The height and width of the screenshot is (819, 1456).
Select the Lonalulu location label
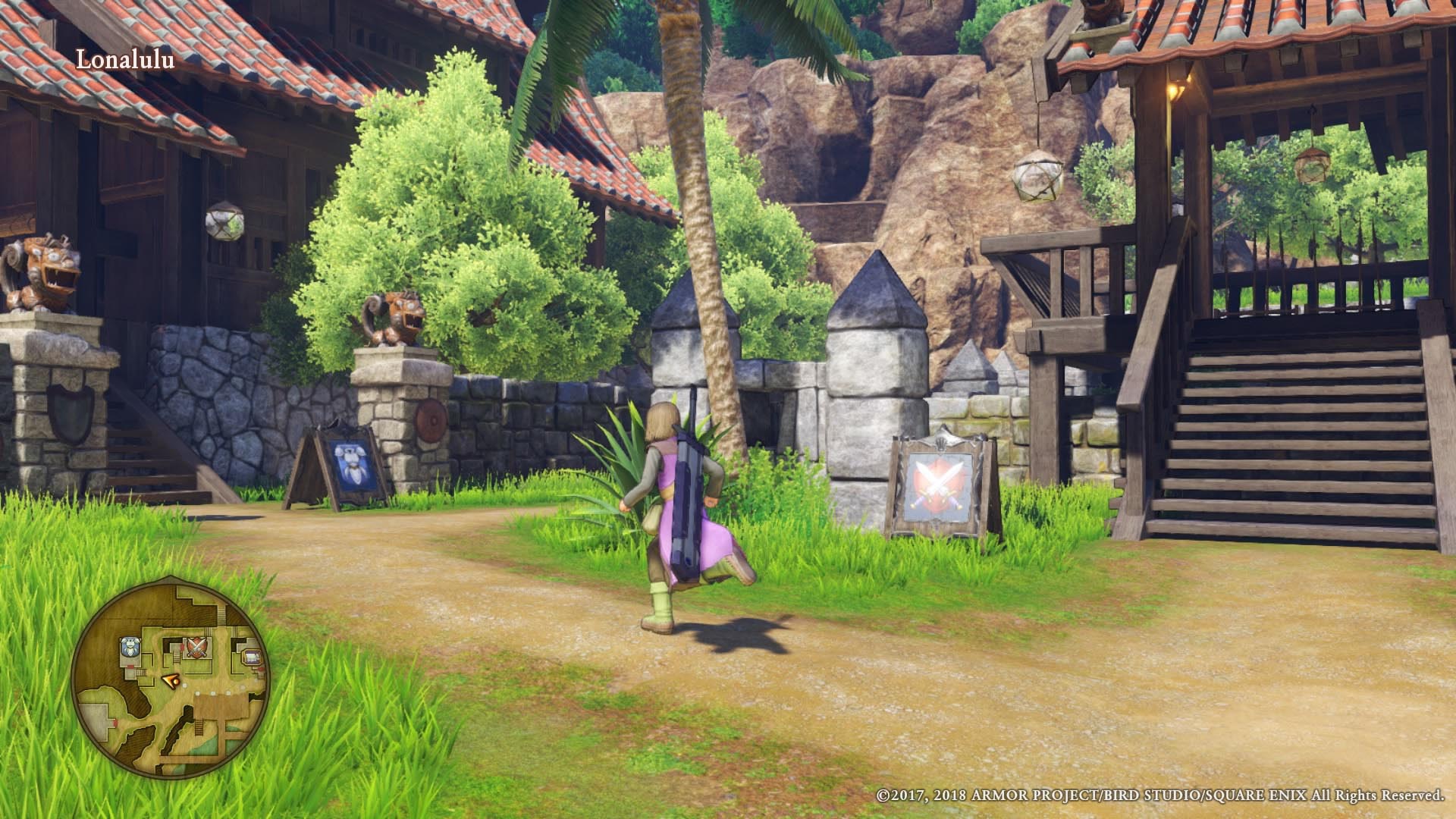pyautogui.click(x=126, y=59)
